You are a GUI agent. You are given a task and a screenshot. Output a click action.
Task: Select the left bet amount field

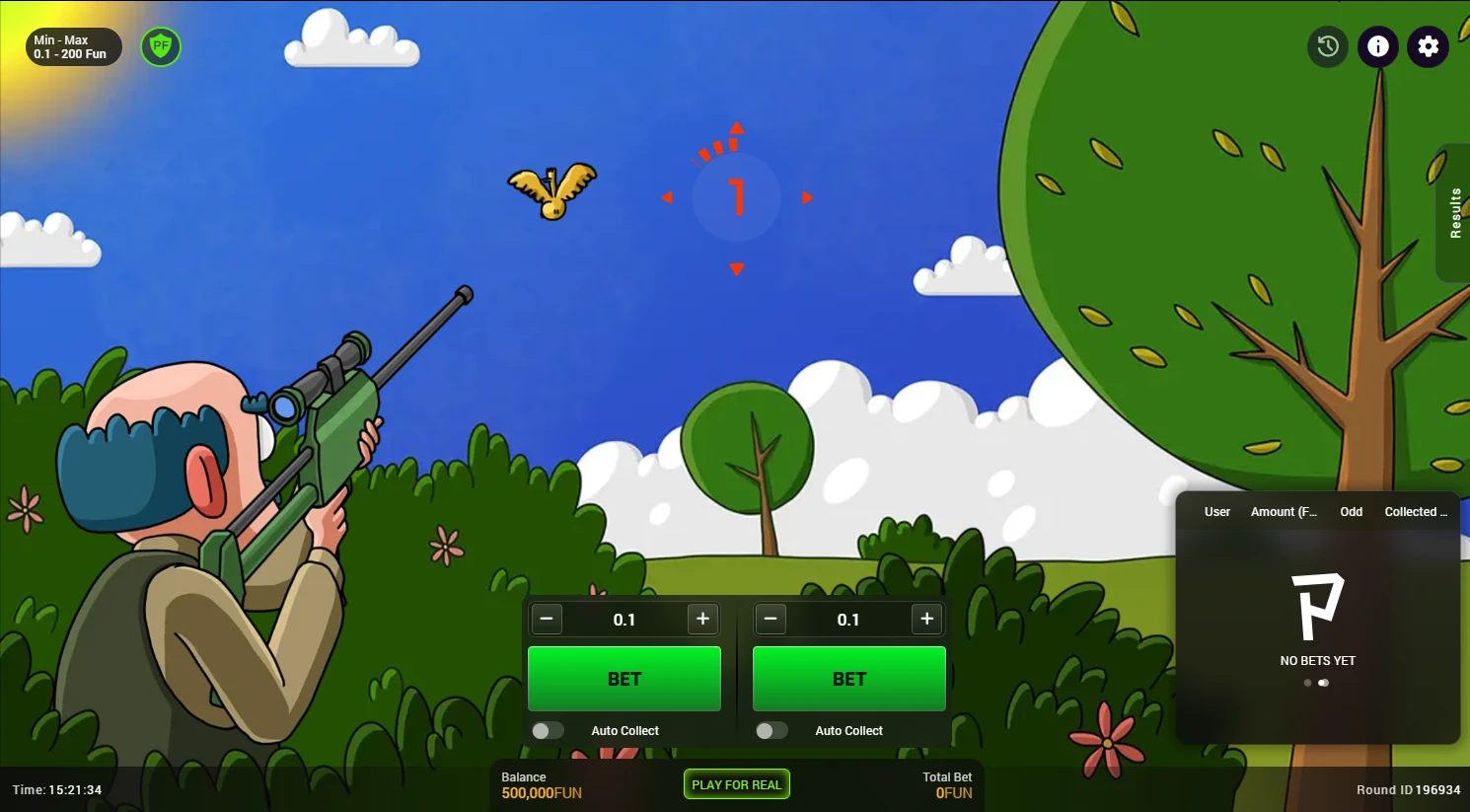[625, 620]
